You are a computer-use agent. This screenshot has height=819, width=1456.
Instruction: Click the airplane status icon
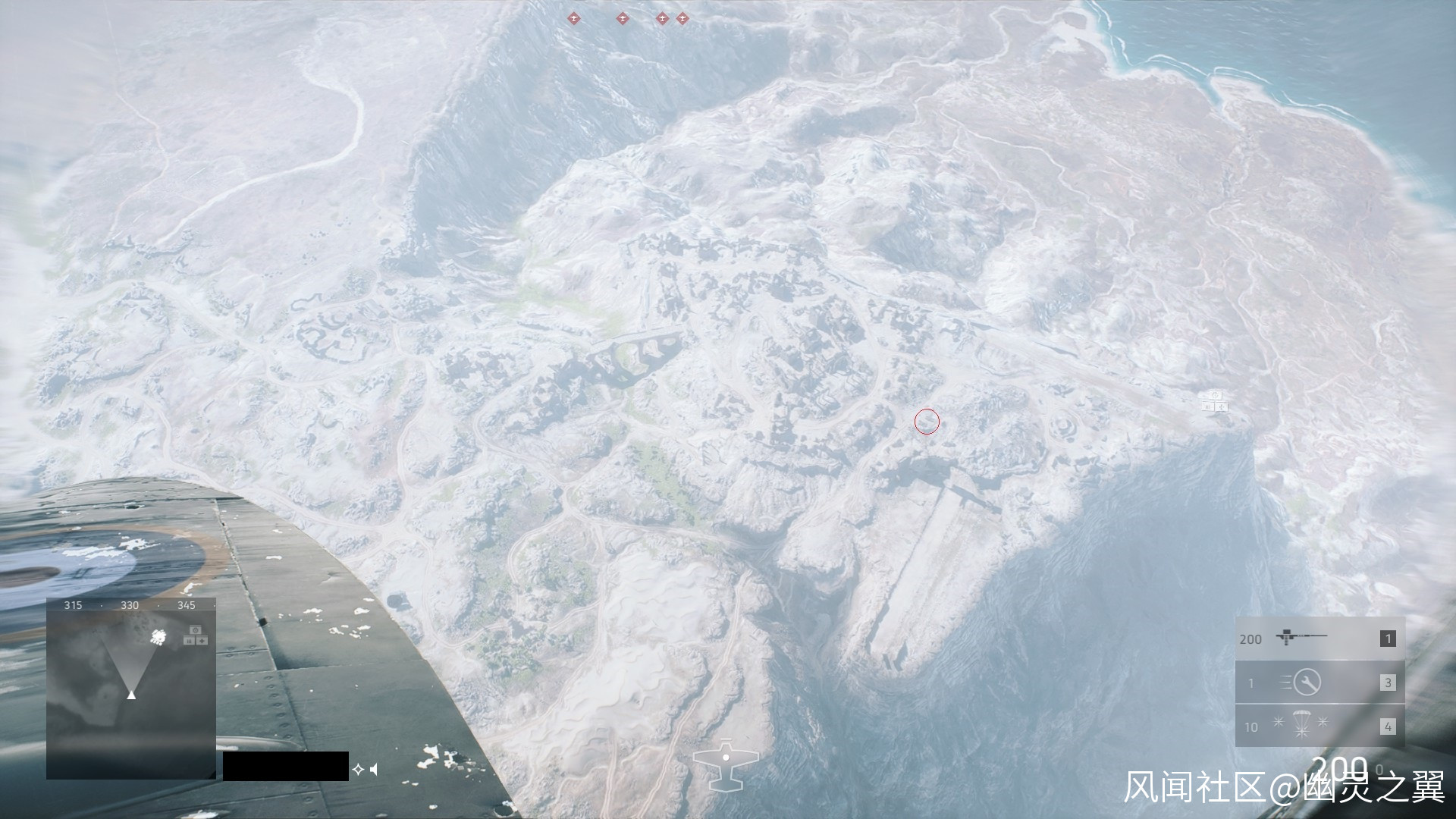[x=726, y=764]
